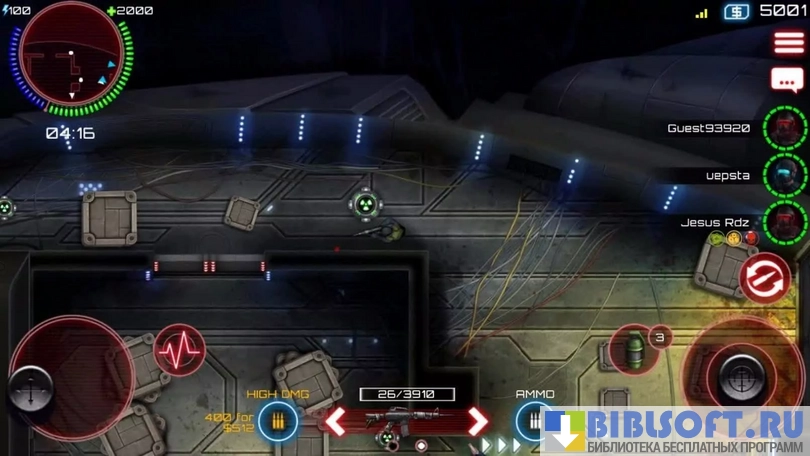The width and height of the screenshot is (810, 456).
Task: Select teammate Guest93920's portrait
Action: point(785,128)
